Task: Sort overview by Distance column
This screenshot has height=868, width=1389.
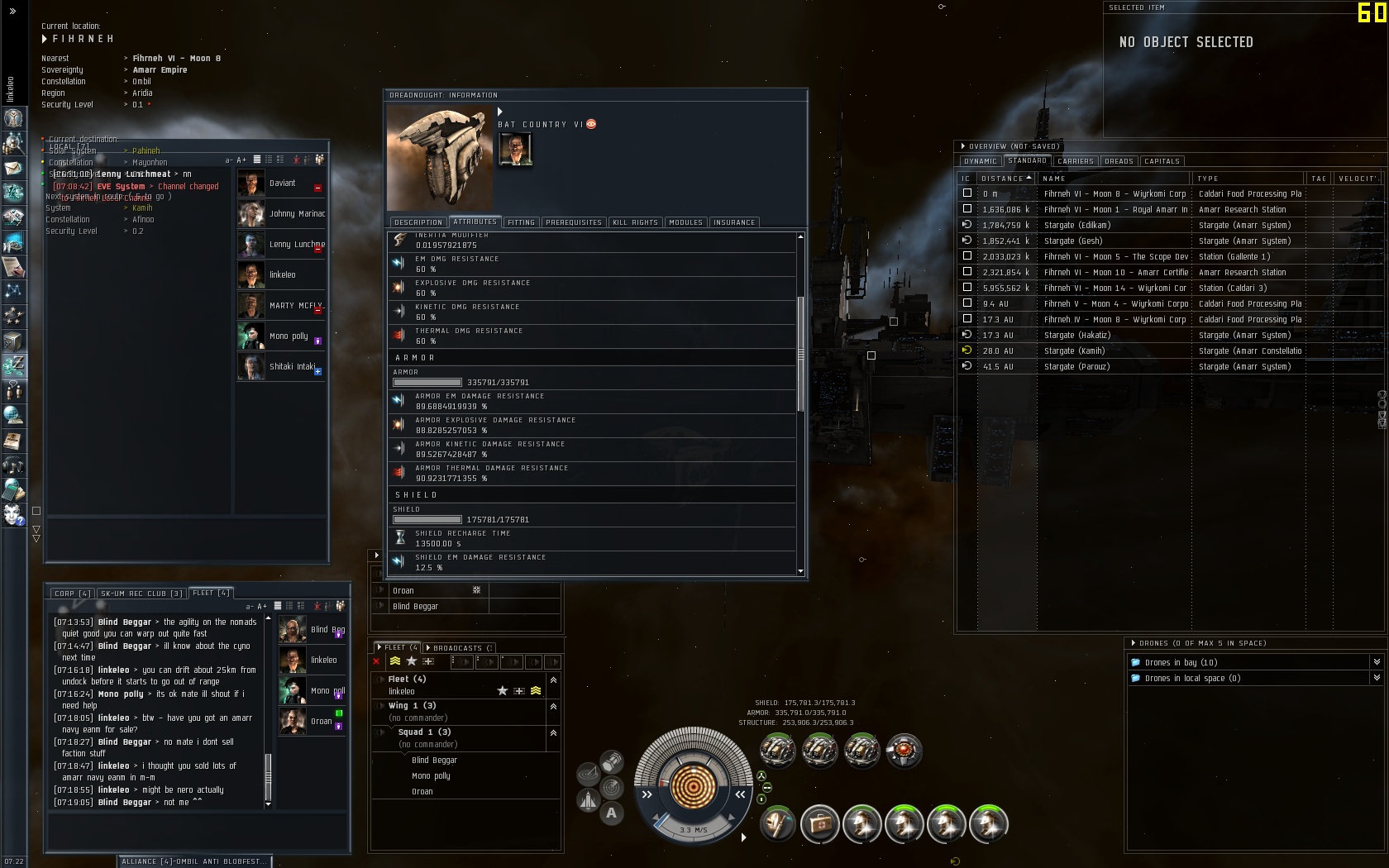Action: click(x=1002, y=179)
